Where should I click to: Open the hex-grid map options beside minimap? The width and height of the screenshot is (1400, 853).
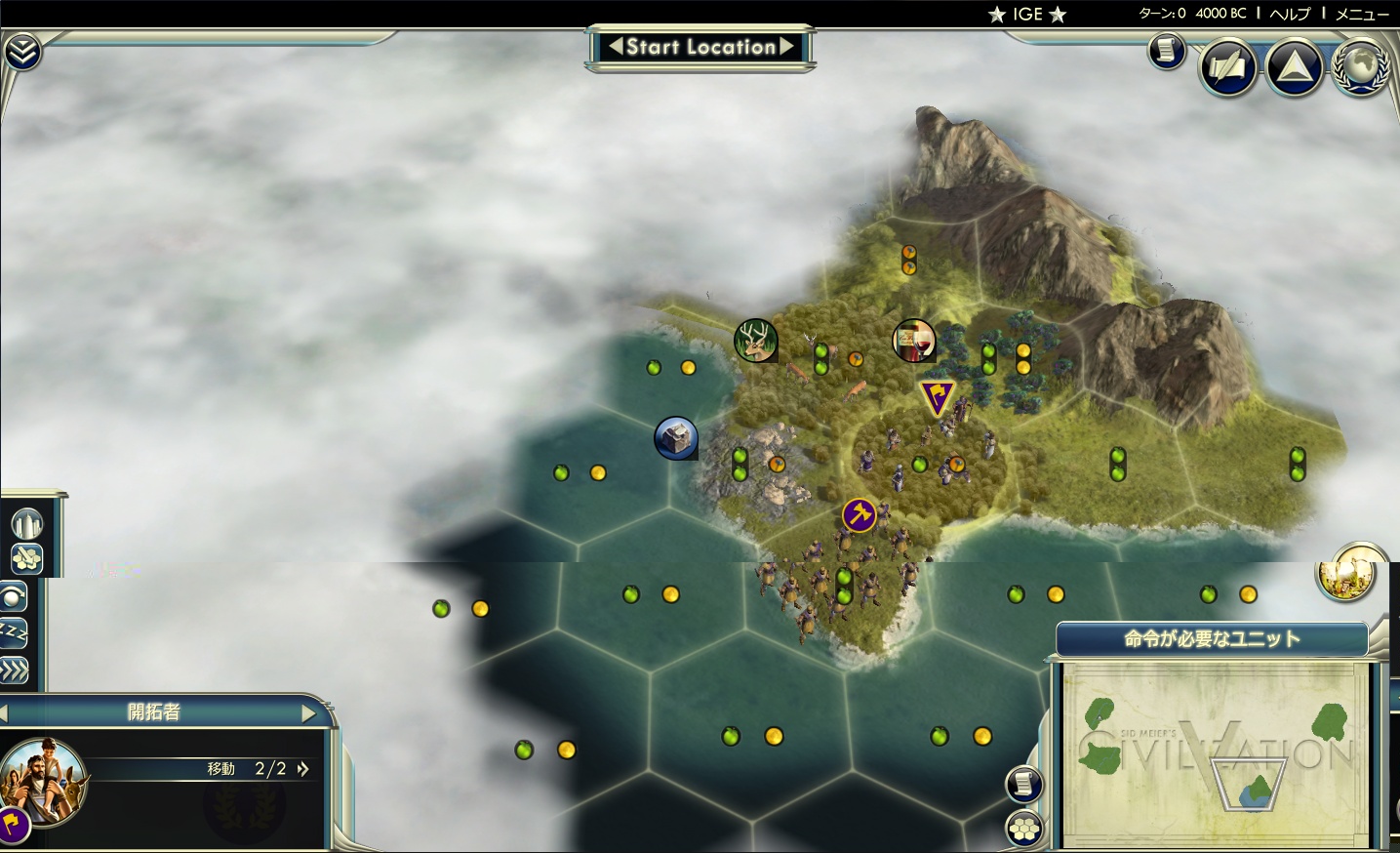(1024, 830)
